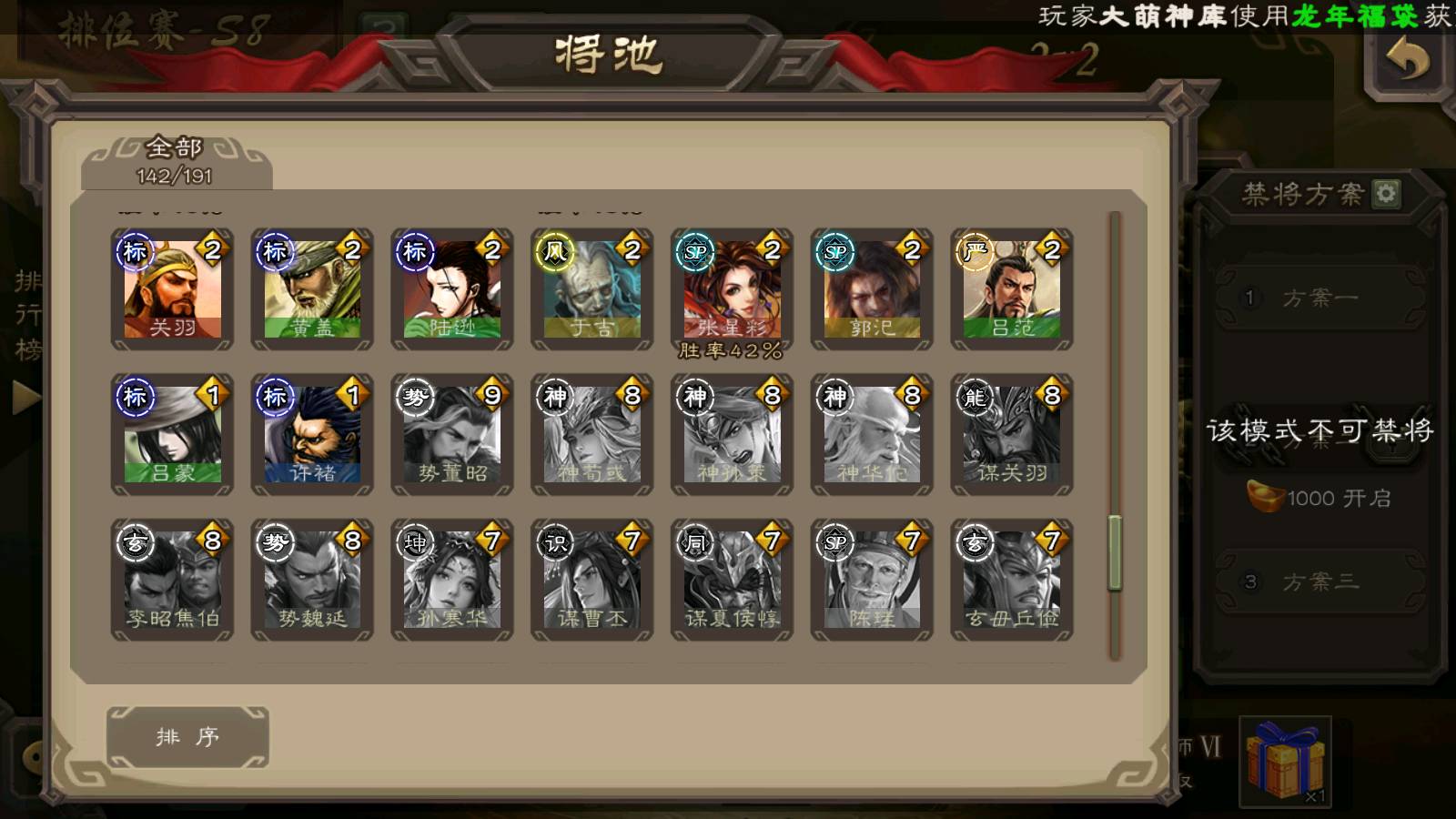Screen dimensions: 1456x819
Task: Select the 关羽 general card
Action: (x=172, y=289)
